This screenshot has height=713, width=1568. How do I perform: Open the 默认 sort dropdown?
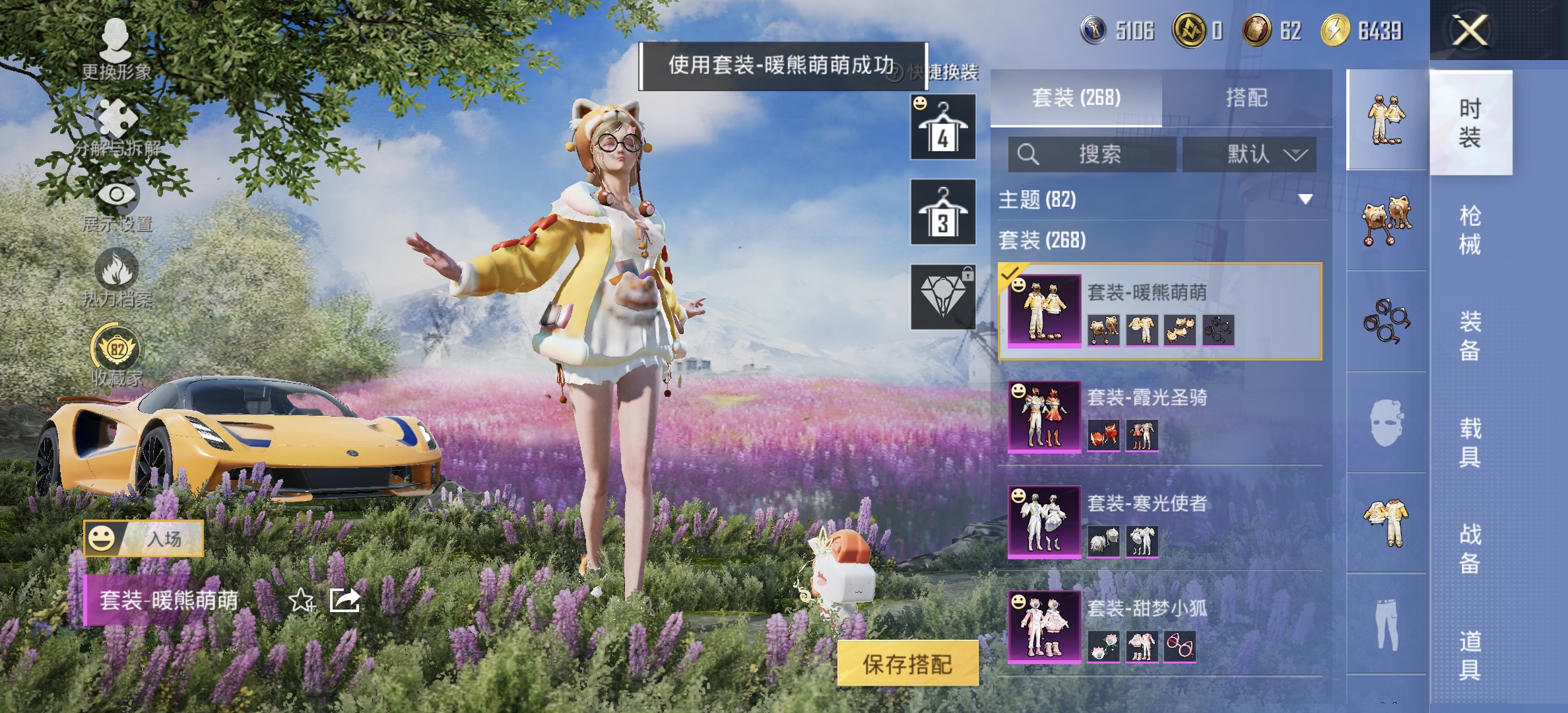(1247, 153)
